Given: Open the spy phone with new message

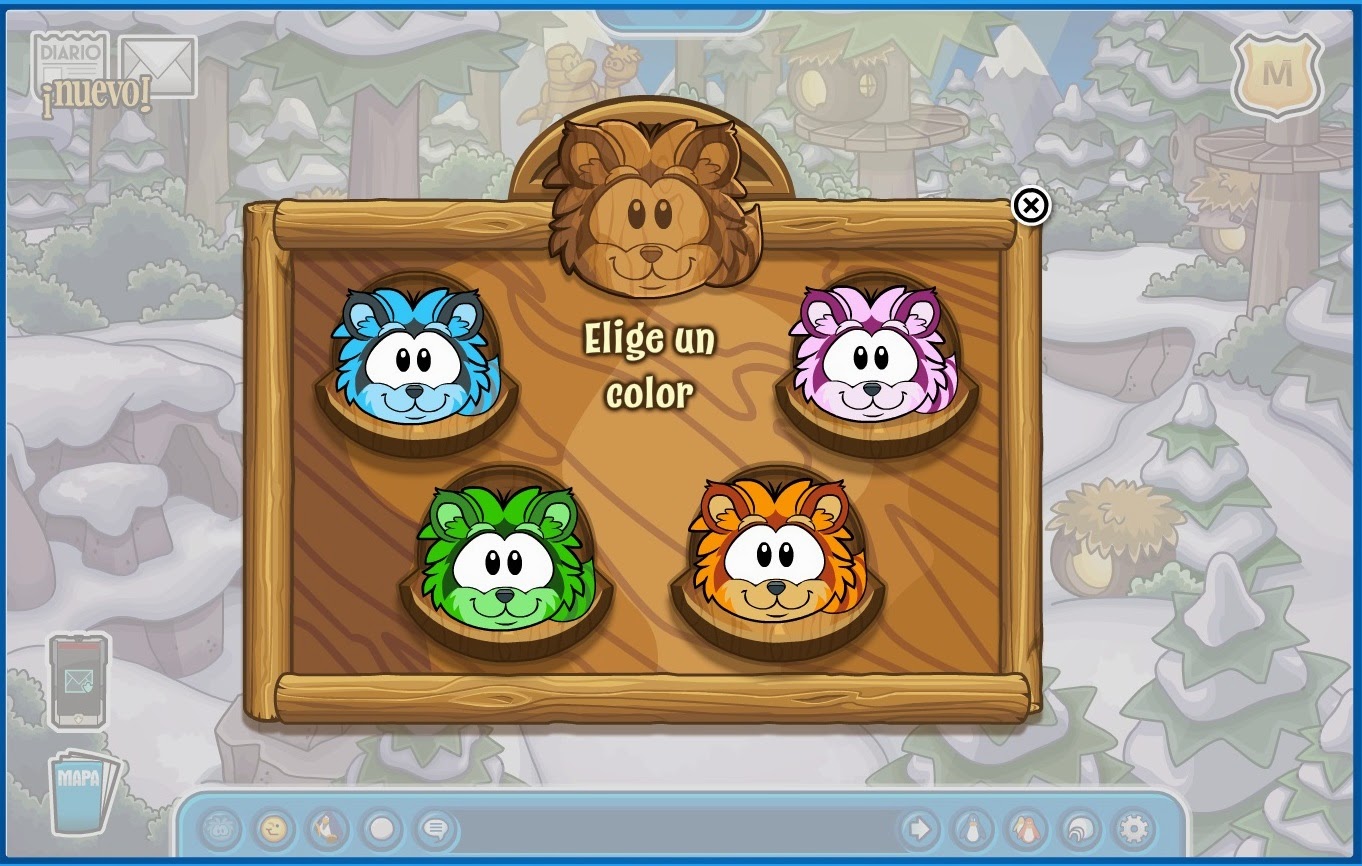Looking at the screenshot, I should (x=78, y=682).
